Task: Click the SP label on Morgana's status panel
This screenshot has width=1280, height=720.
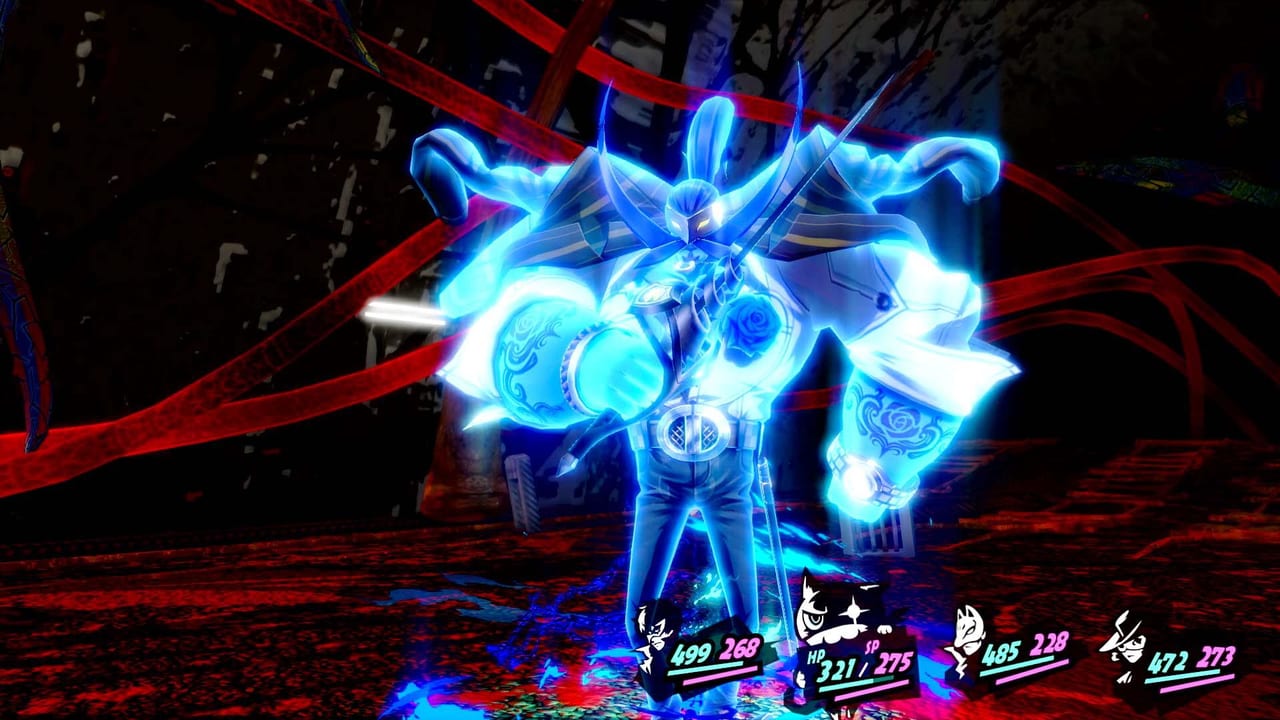Action: [872, 648]
